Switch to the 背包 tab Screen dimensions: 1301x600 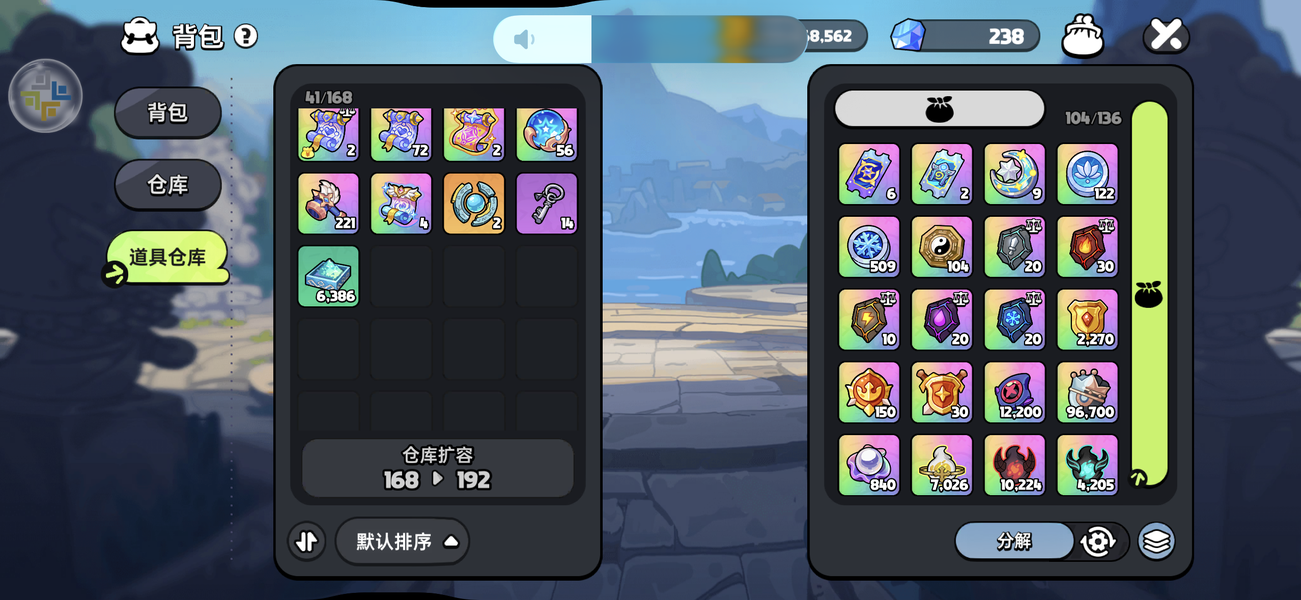tap(167, 112)
